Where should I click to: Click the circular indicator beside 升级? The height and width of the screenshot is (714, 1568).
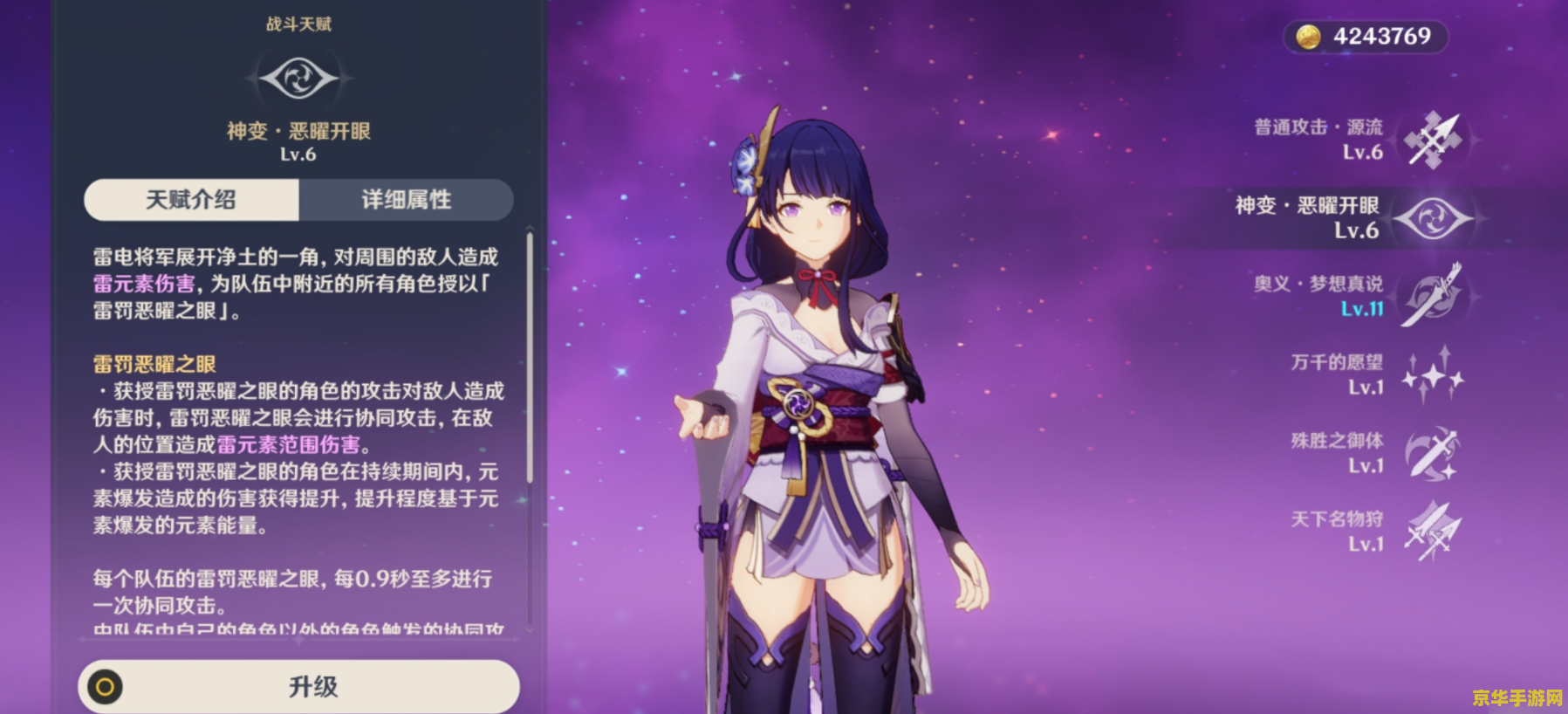(106, 686)
